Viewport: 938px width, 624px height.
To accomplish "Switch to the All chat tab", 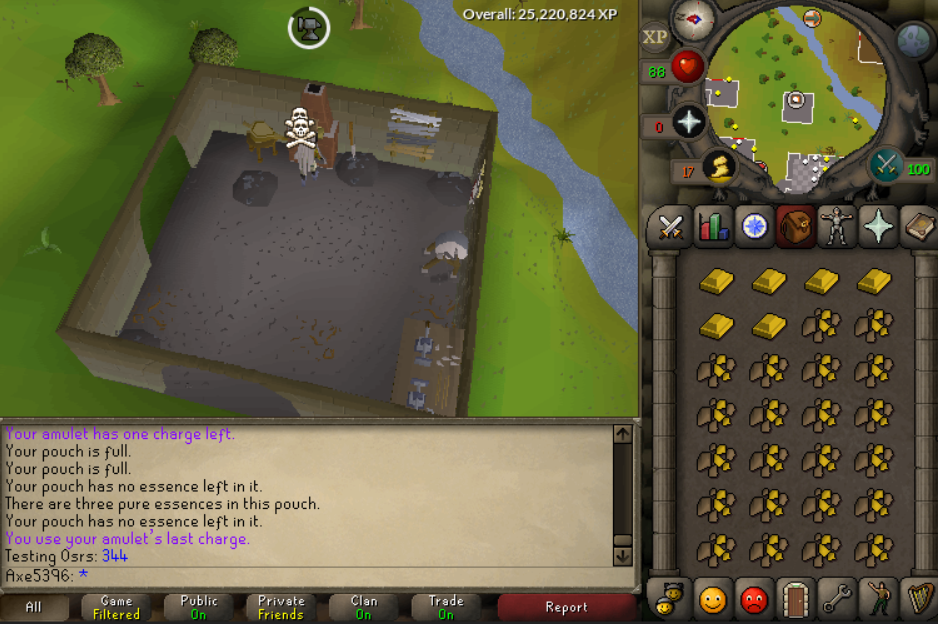I will [x=34, y=607].
